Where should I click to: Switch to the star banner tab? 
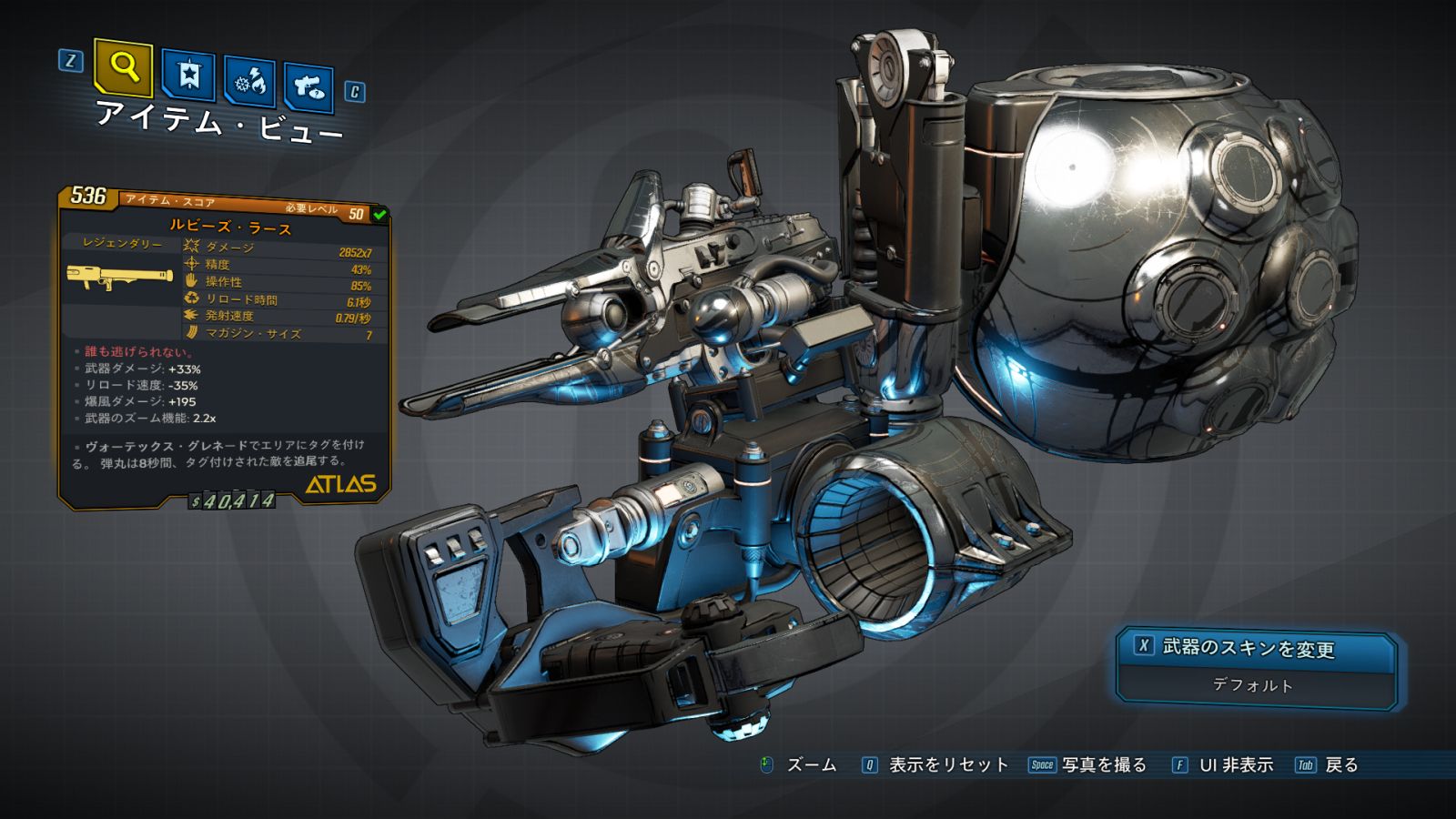coord(188,75)
